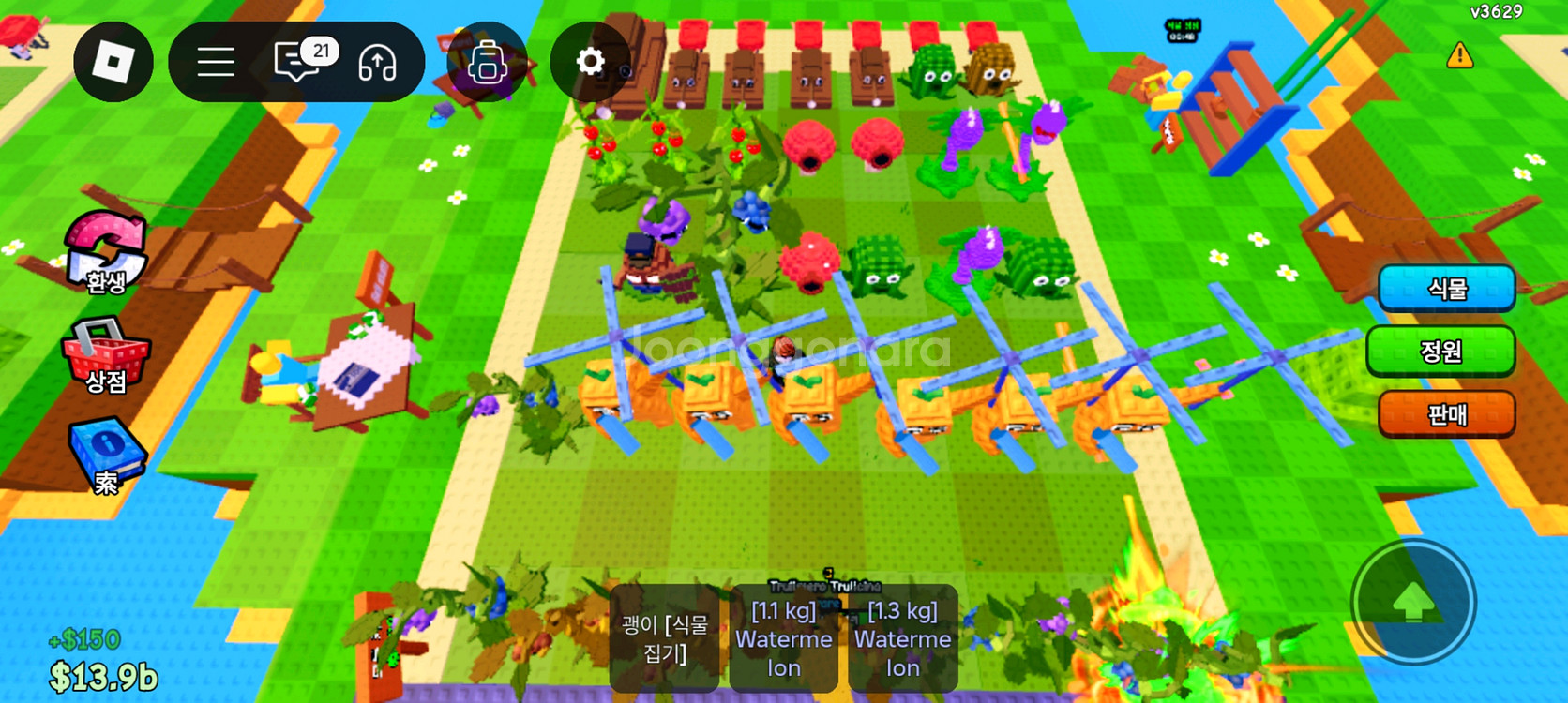Open the hamburger menu
1568x703 pixels.
coord(216,63)
